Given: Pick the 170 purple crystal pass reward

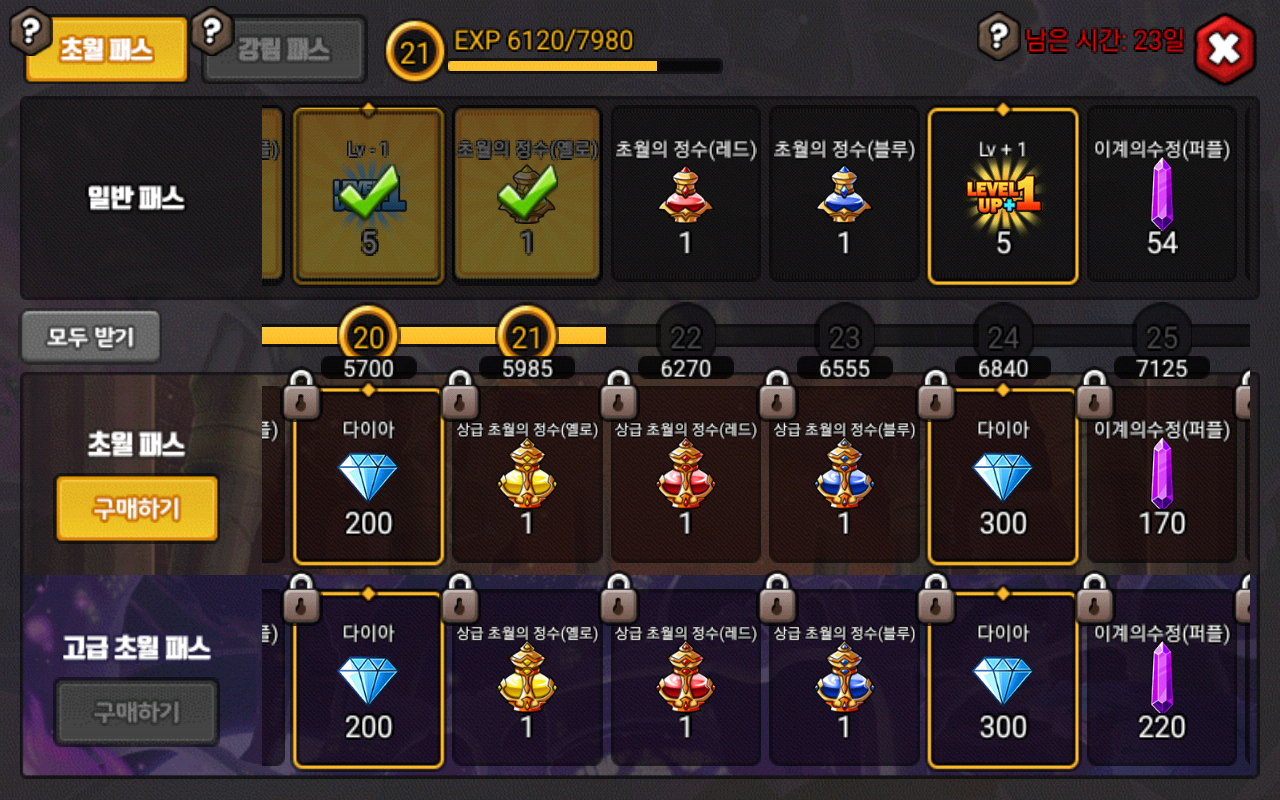Looking at the screenshot, I should [x=1161, y=476].
